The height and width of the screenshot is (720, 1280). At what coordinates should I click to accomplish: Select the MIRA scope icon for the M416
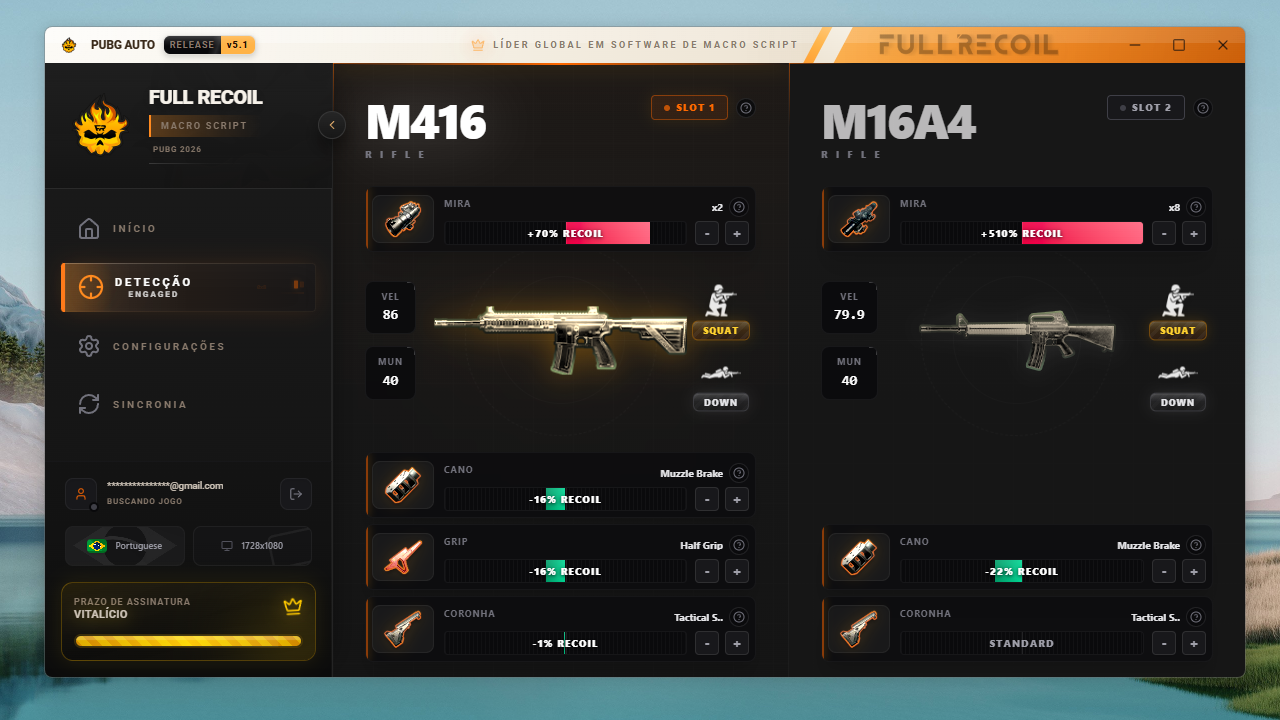(x=403, y=218)
